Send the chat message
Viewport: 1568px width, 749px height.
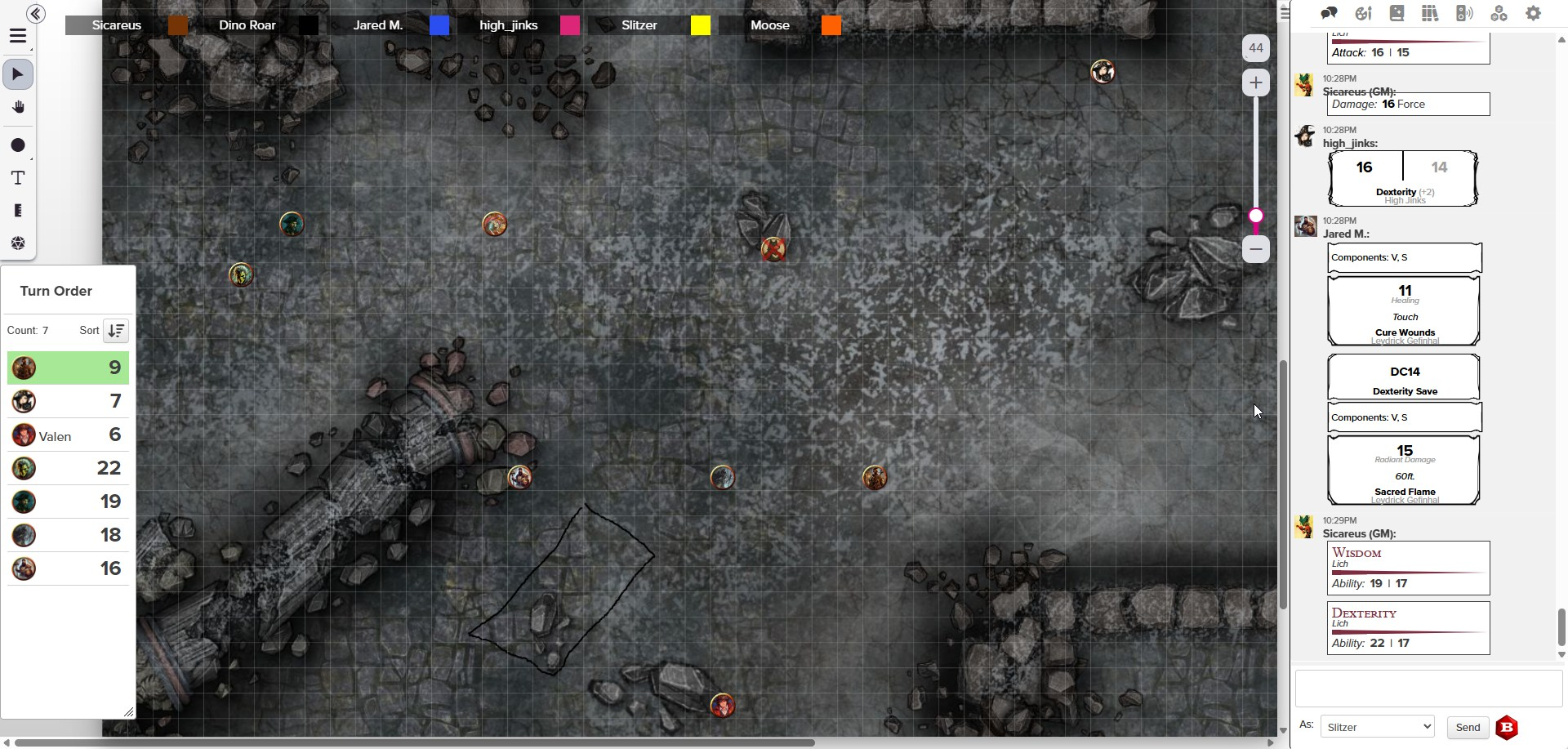coord(1467,727)
